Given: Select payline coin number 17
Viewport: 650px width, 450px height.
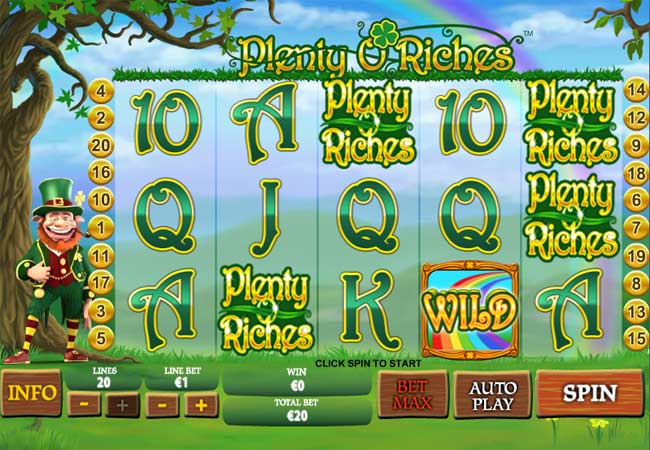Looking at the screenshot, I should click(x=100, y=283).
